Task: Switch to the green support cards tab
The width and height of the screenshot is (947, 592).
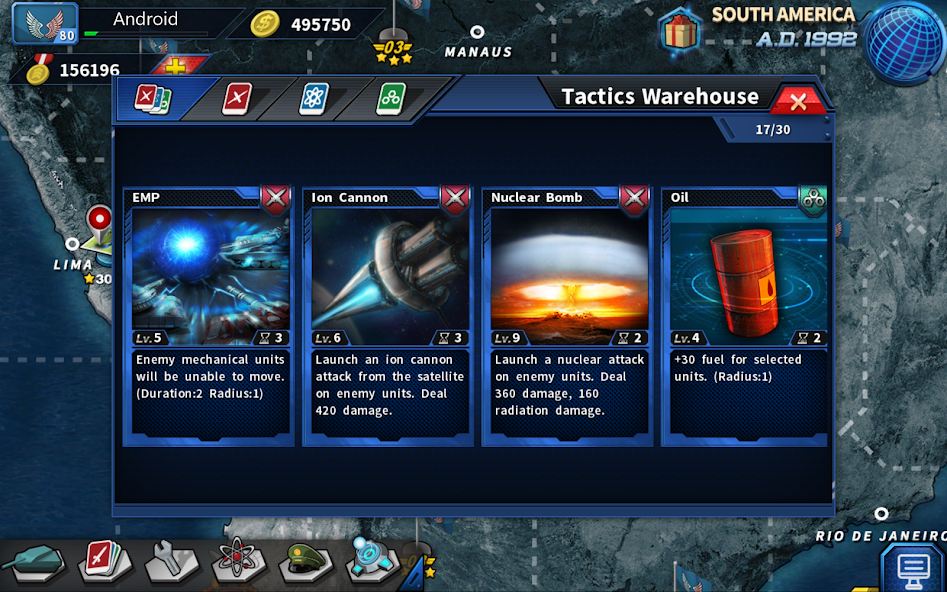Action: pos(390,99)
